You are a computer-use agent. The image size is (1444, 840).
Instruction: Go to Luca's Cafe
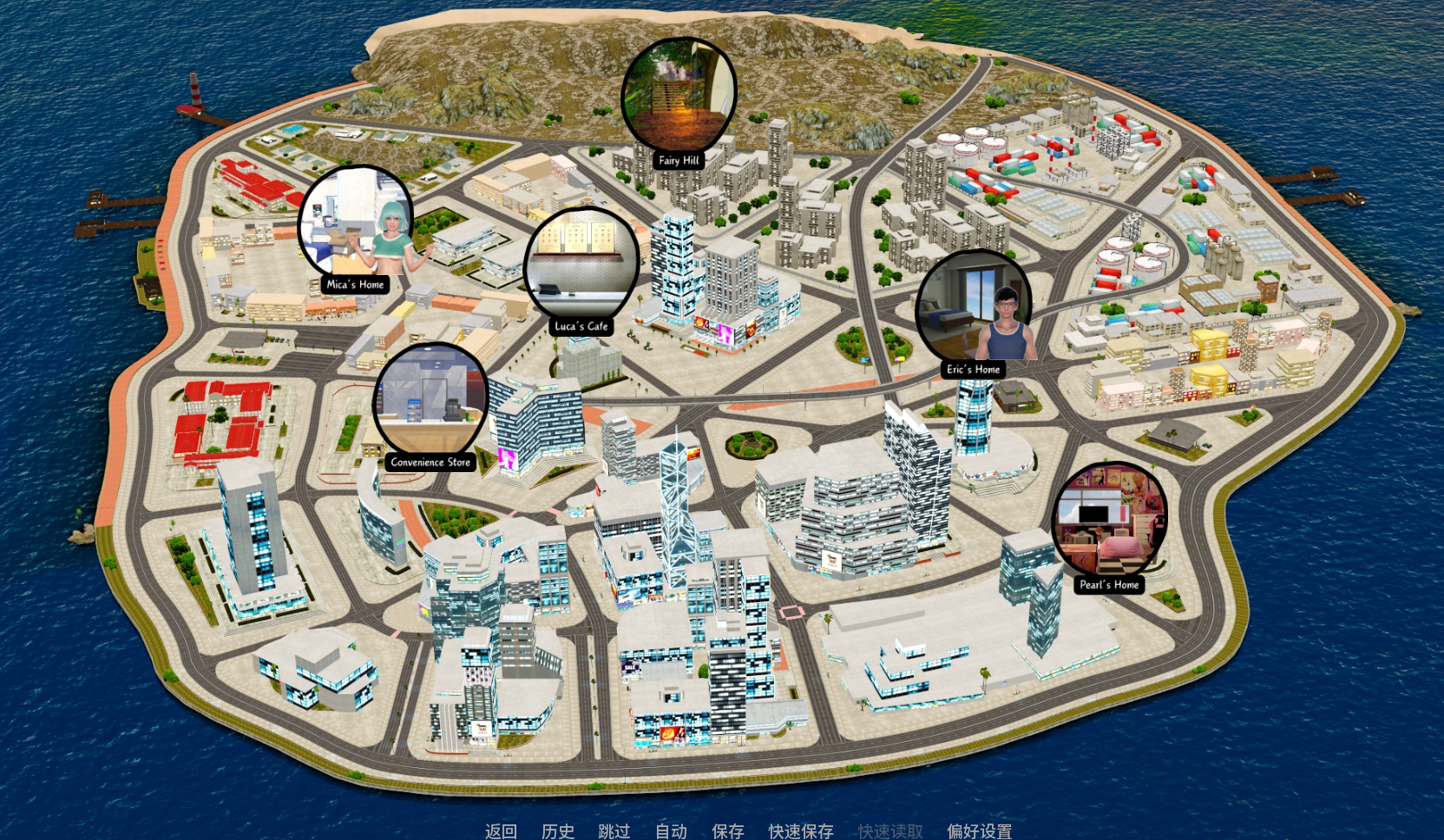pos(581,265)
